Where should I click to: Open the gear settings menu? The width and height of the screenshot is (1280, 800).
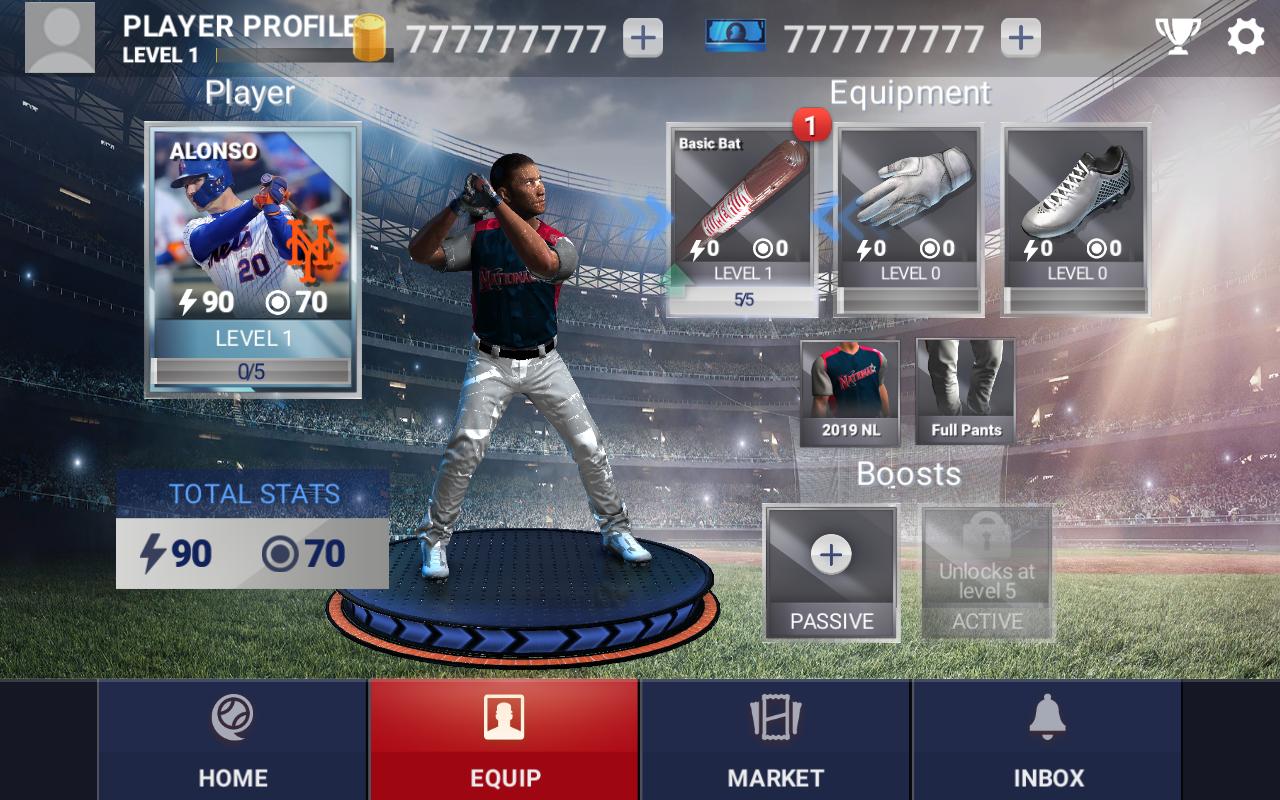tap(1245, 37)
